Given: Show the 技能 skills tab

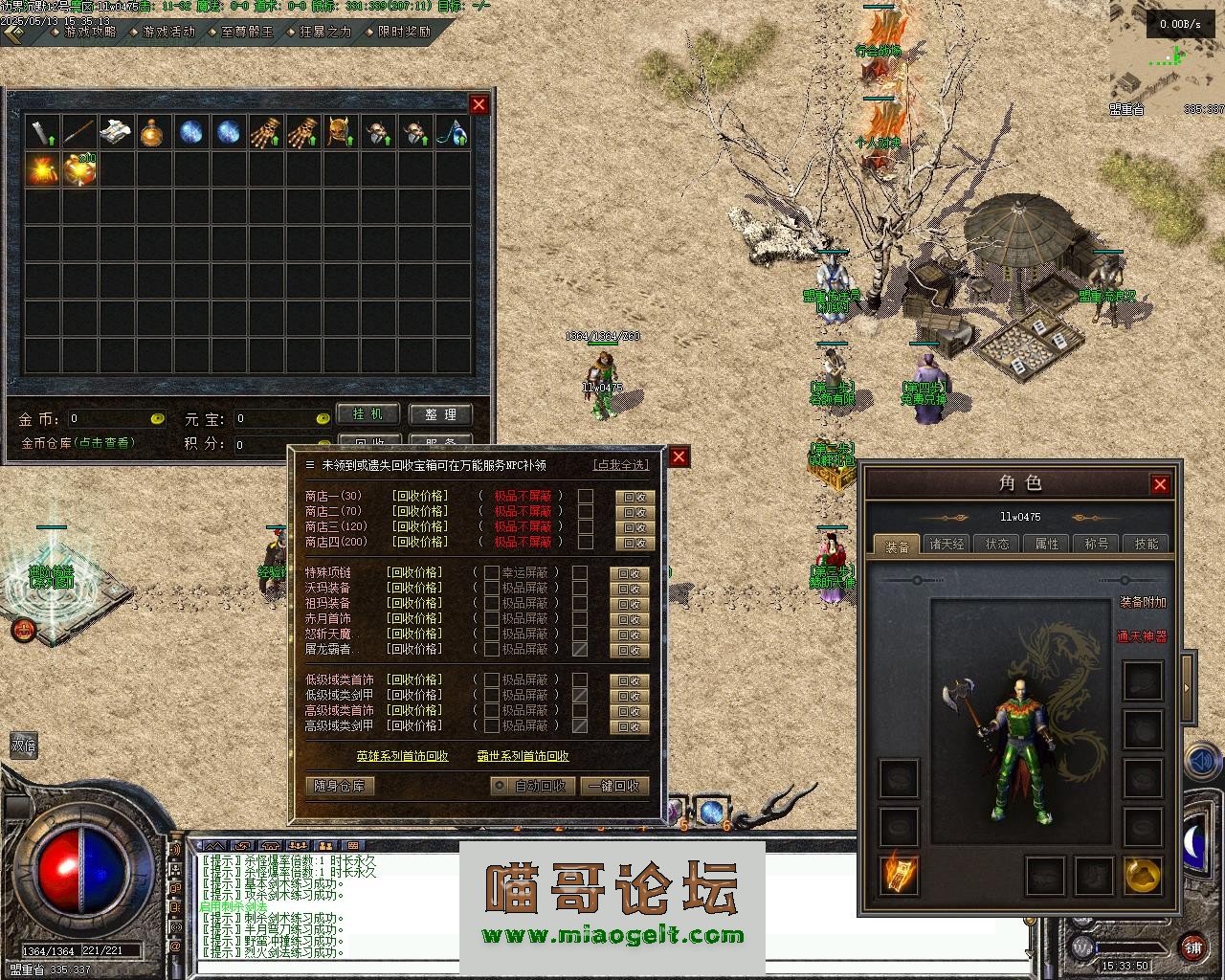Looking at the screenshot, I should pos(1146,544).
